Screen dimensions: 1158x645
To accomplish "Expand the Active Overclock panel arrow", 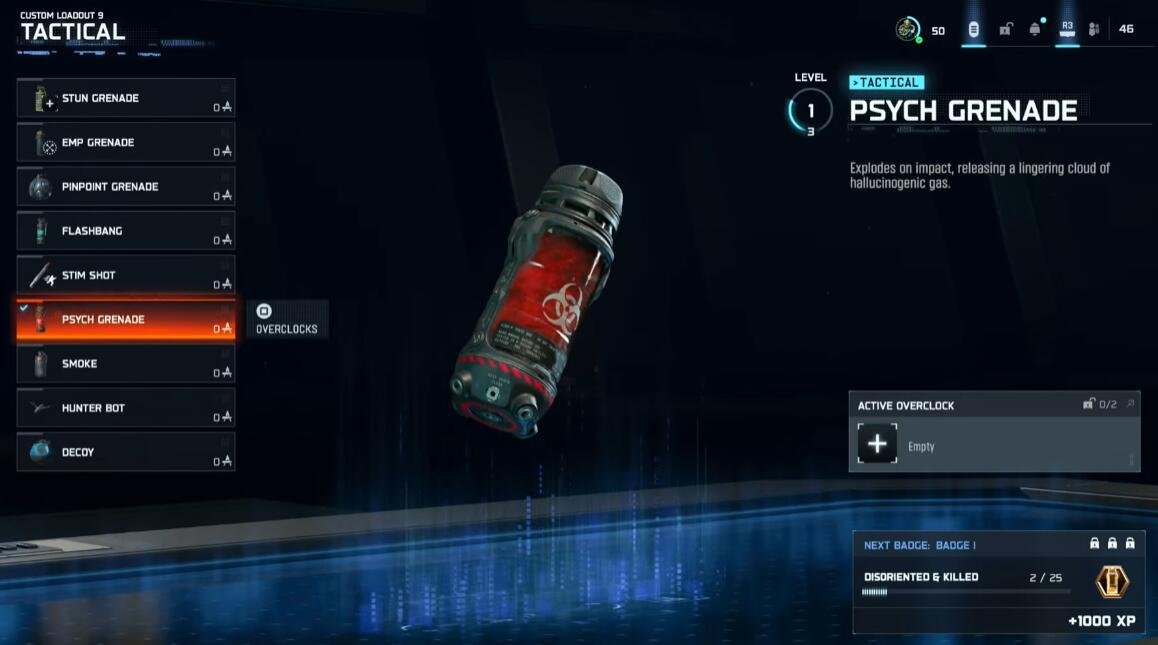I will pyautogui.click(x=1130, y=404).
